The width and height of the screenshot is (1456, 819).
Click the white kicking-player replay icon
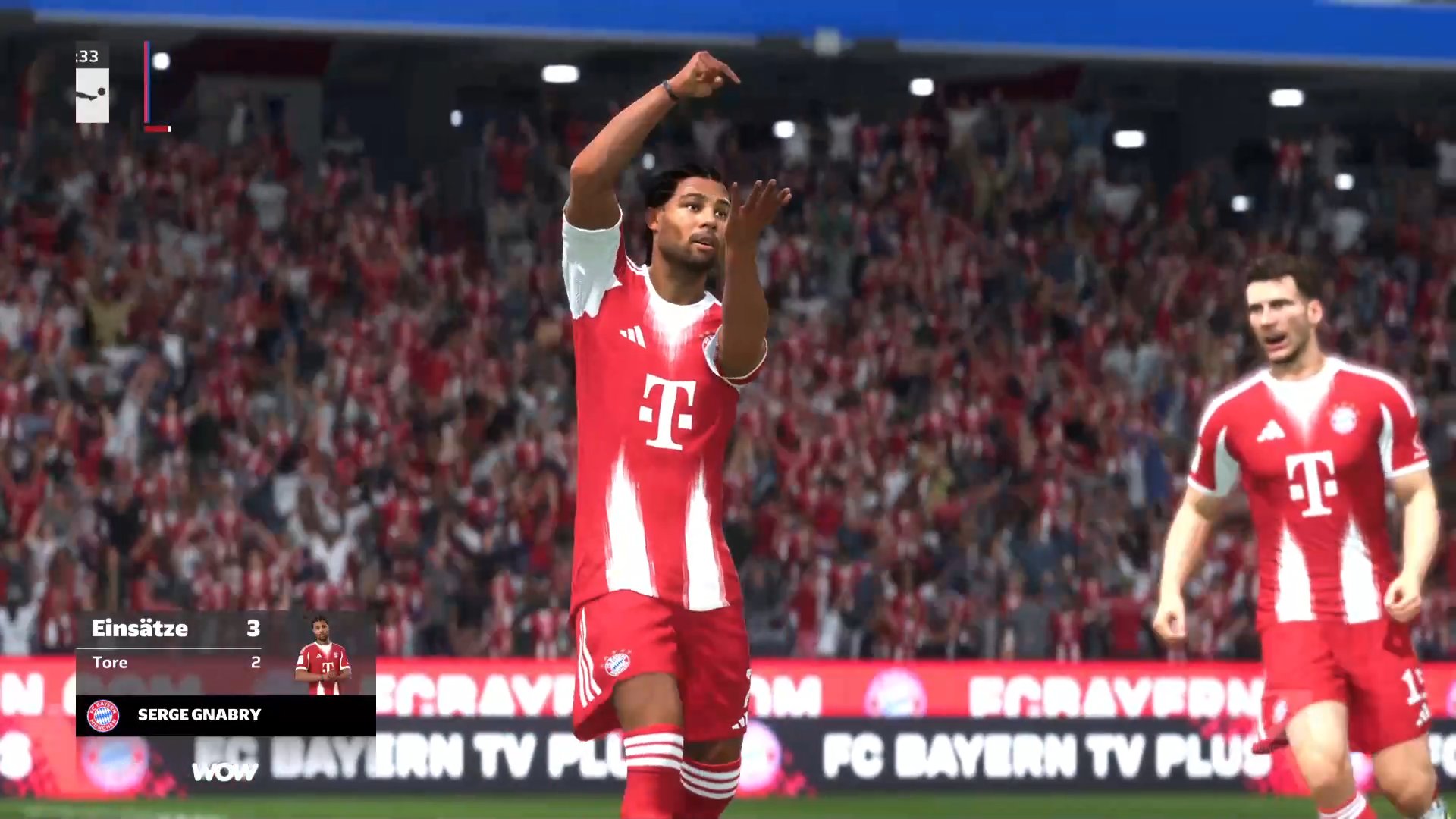93,95
